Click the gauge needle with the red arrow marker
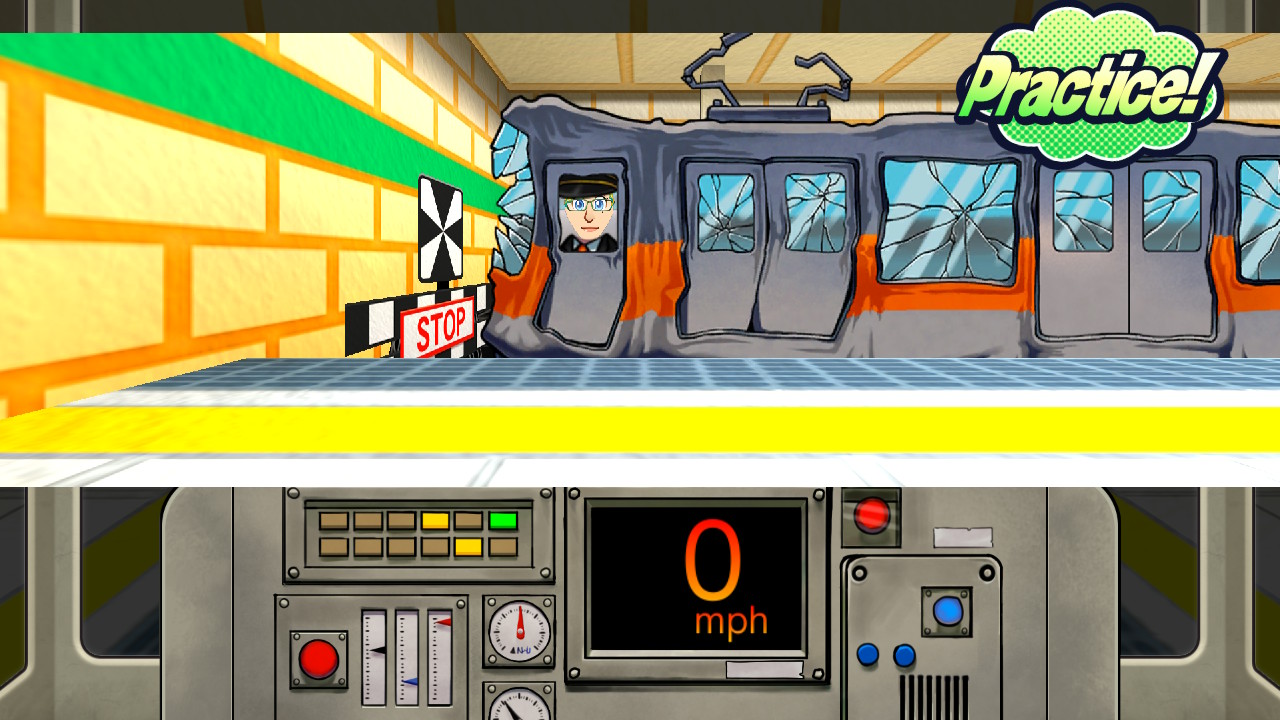The width and height of the screenshot is (1280, 720). tap(443, 622)
